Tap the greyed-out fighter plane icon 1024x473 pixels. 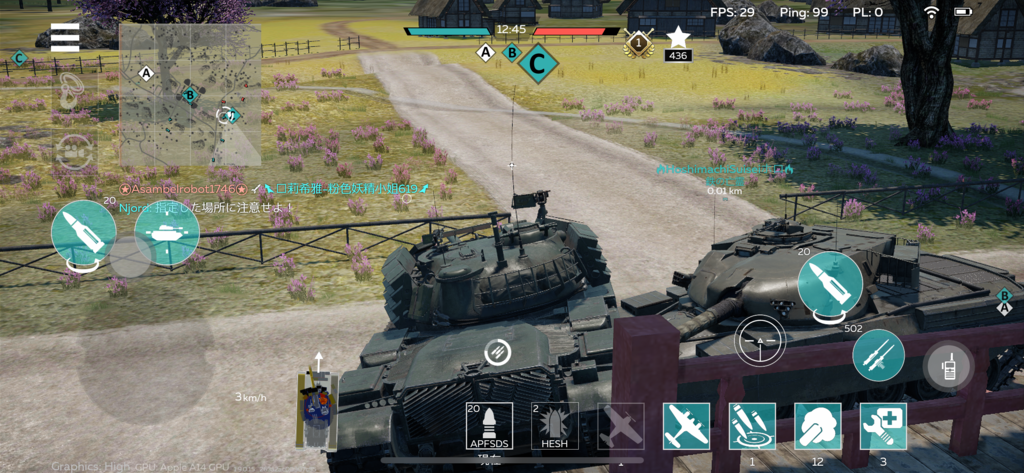(621, 426)
